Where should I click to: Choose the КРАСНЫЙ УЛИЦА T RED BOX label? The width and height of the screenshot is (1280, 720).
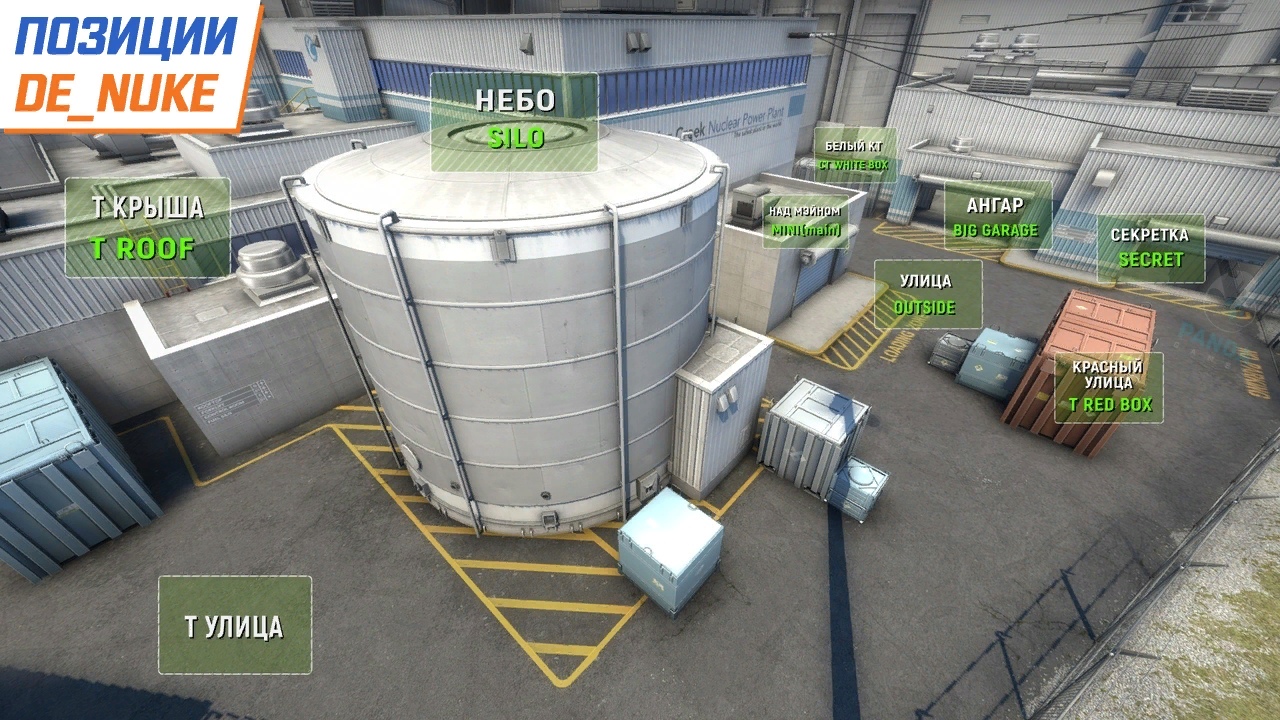tap(1108, 387)
